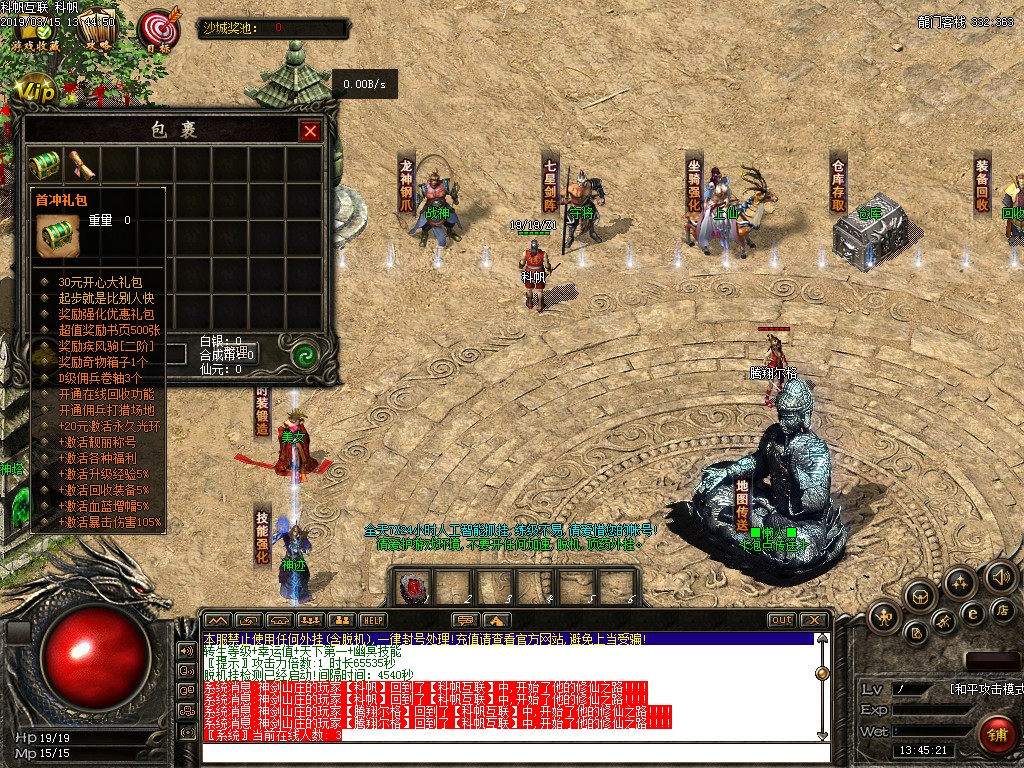The width and height of the screenshot is (1024, 768).
Task: Select the scroll item in the bag
Action: (x=80, y=165)
